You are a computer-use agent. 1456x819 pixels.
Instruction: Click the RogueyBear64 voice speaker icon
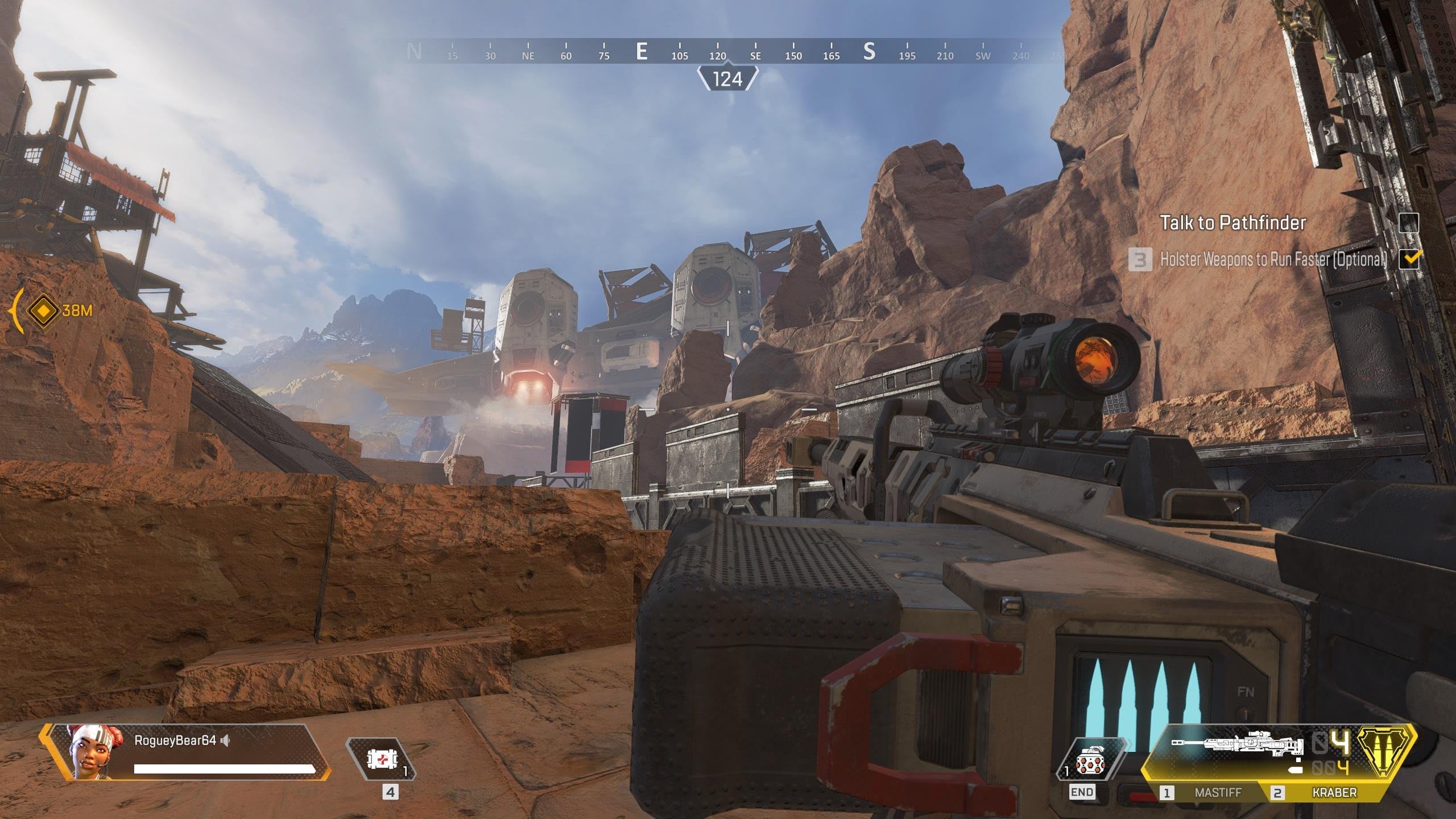click(x=226, y=741)
